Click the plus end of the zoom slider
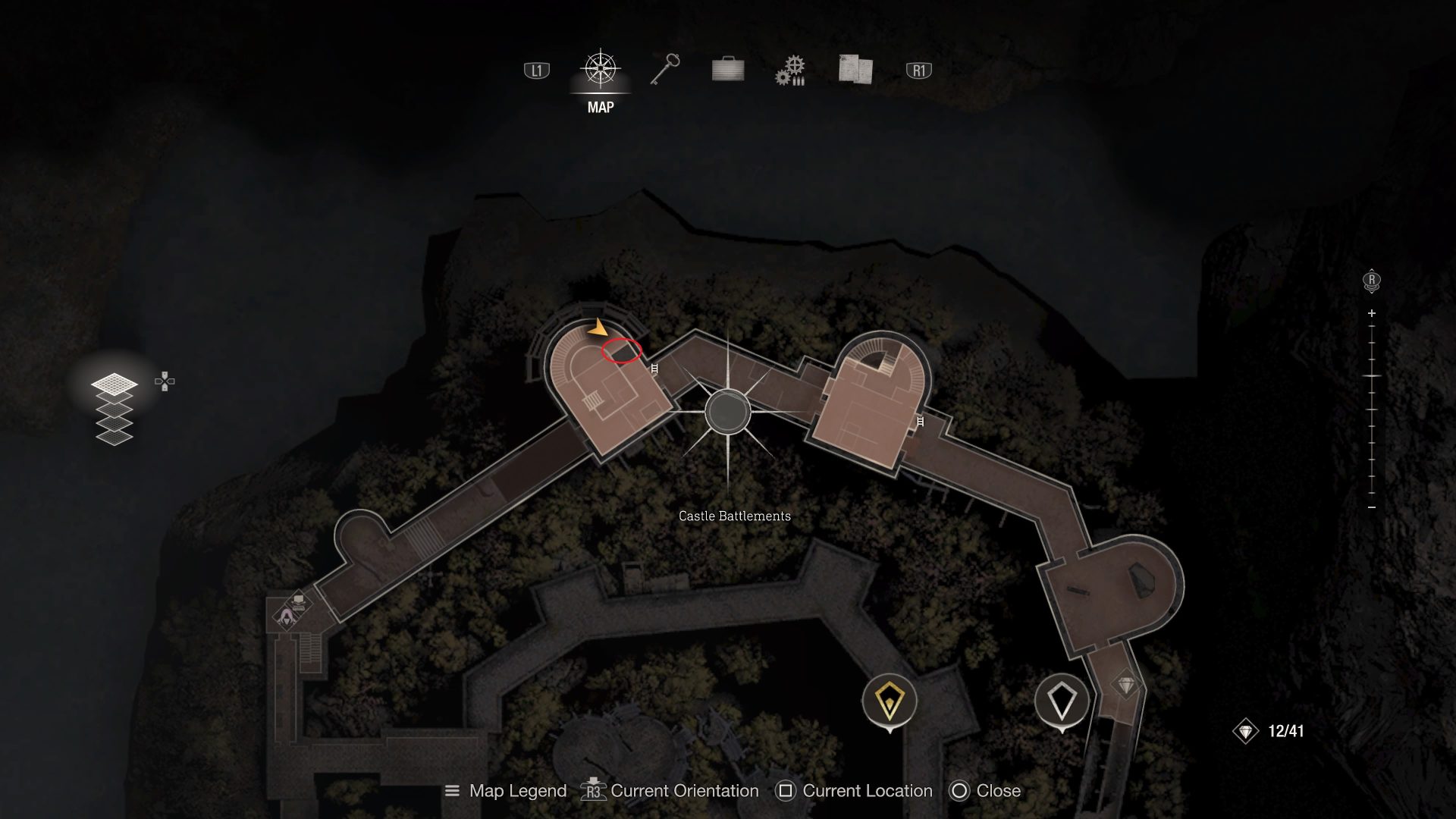Screen dimensions: 1456x819 tap(1372, 313)
